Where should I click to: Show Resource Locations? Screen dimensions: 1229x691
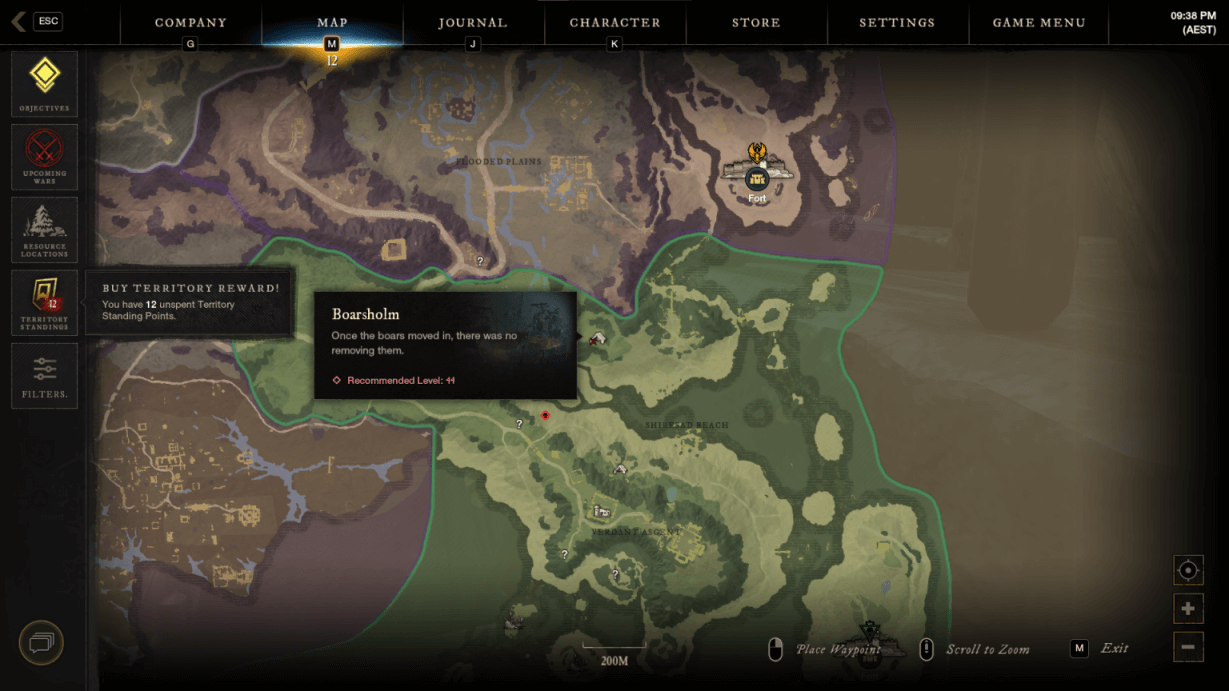click(x=44, y=230)
